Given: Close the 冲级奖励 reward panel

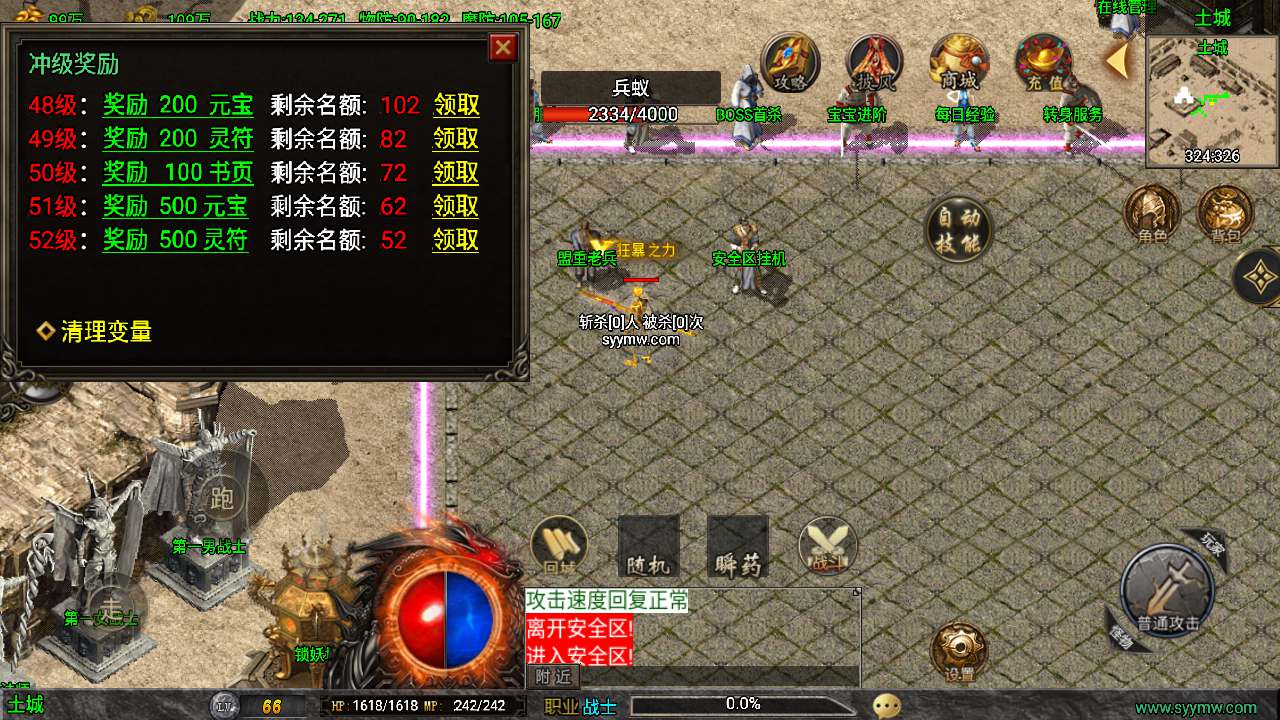Looking at the screenshot, I should pos(503,47).
